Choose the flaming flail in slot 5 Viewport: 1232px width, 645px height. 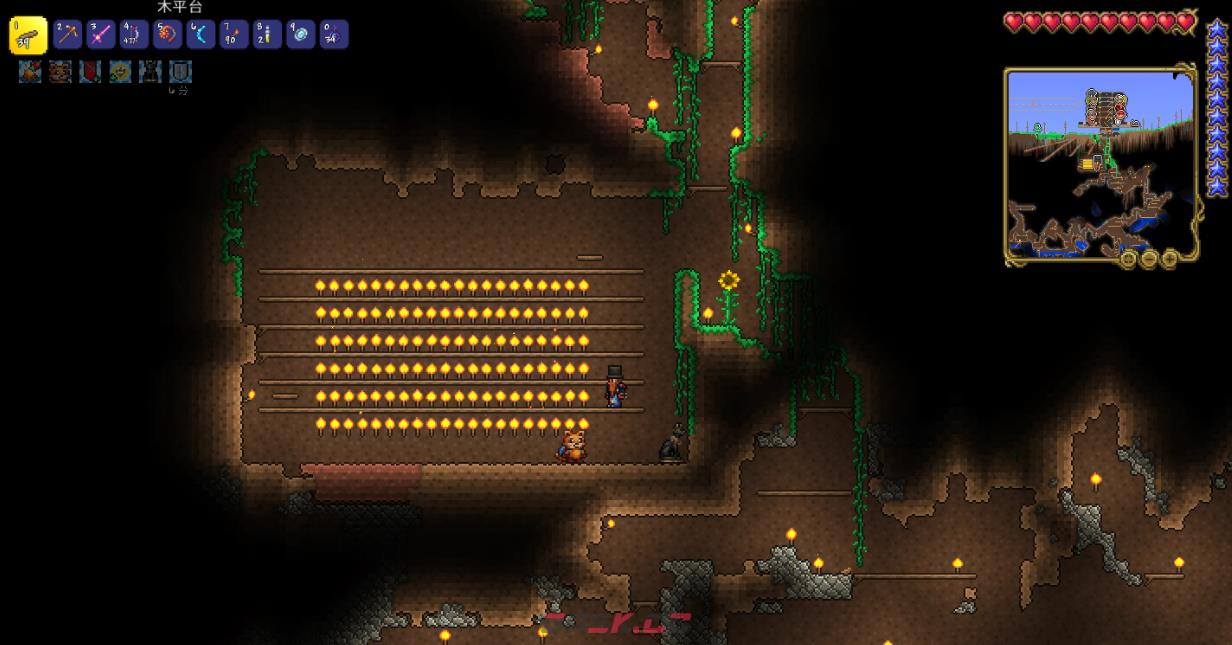tap(167, 35)
